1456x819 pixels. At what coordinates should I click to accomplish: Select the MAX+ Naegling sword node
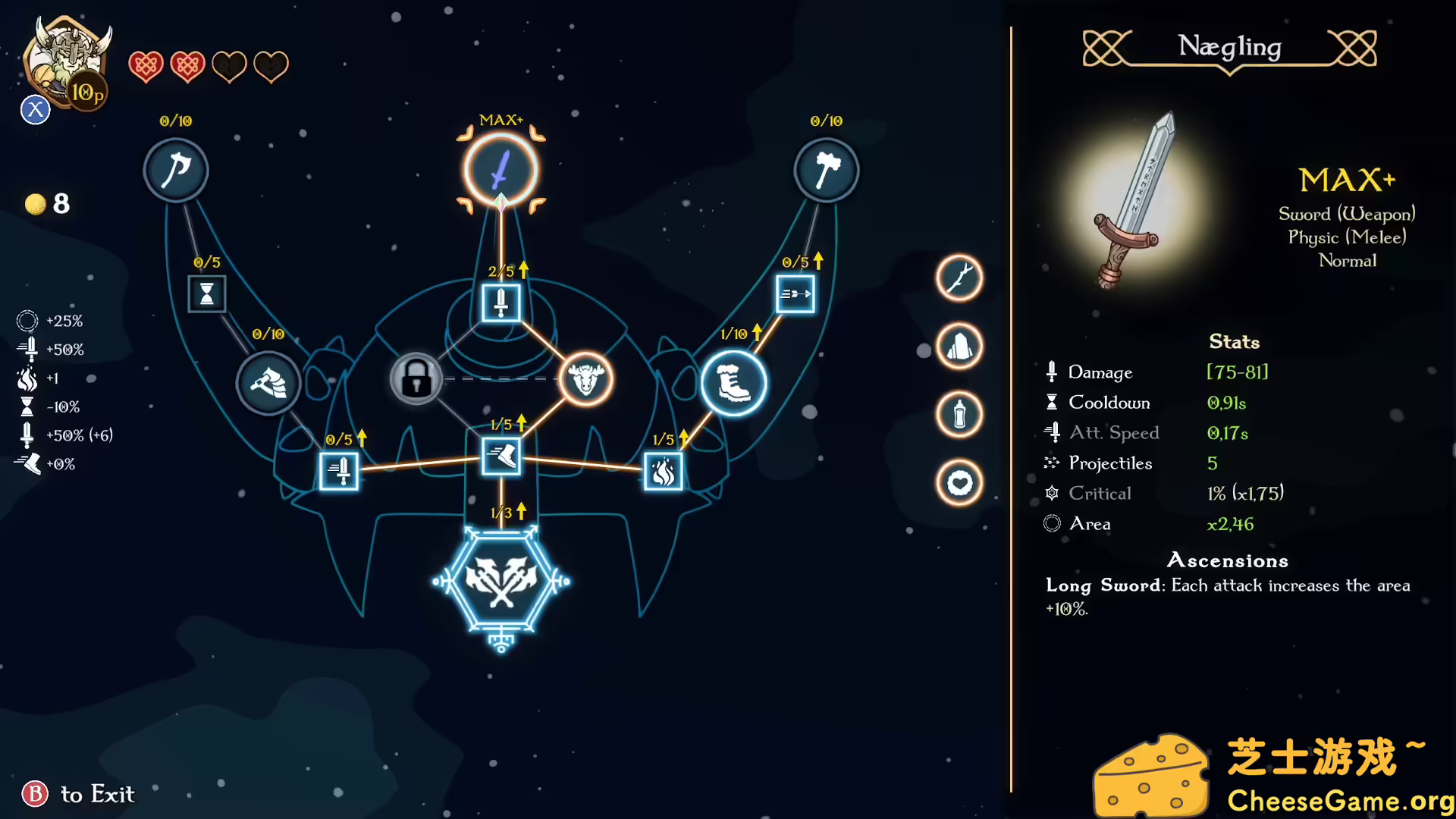pyautogui.click(x=500, y=170)
